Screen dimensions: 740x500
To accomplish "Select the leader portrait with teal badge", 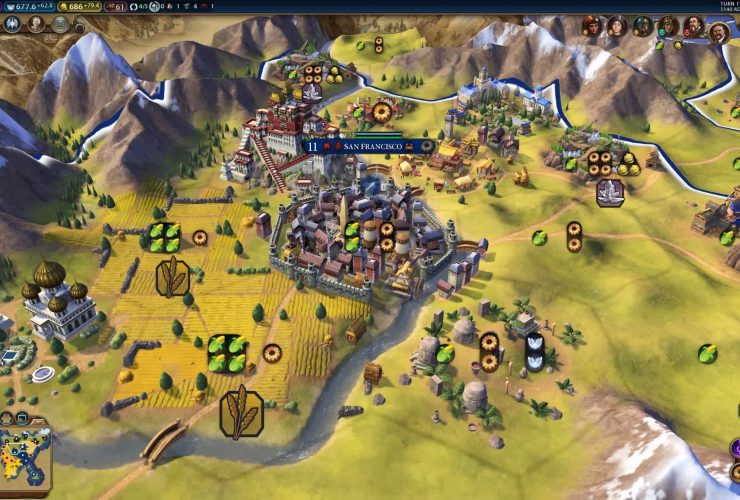I will [668, 26].
